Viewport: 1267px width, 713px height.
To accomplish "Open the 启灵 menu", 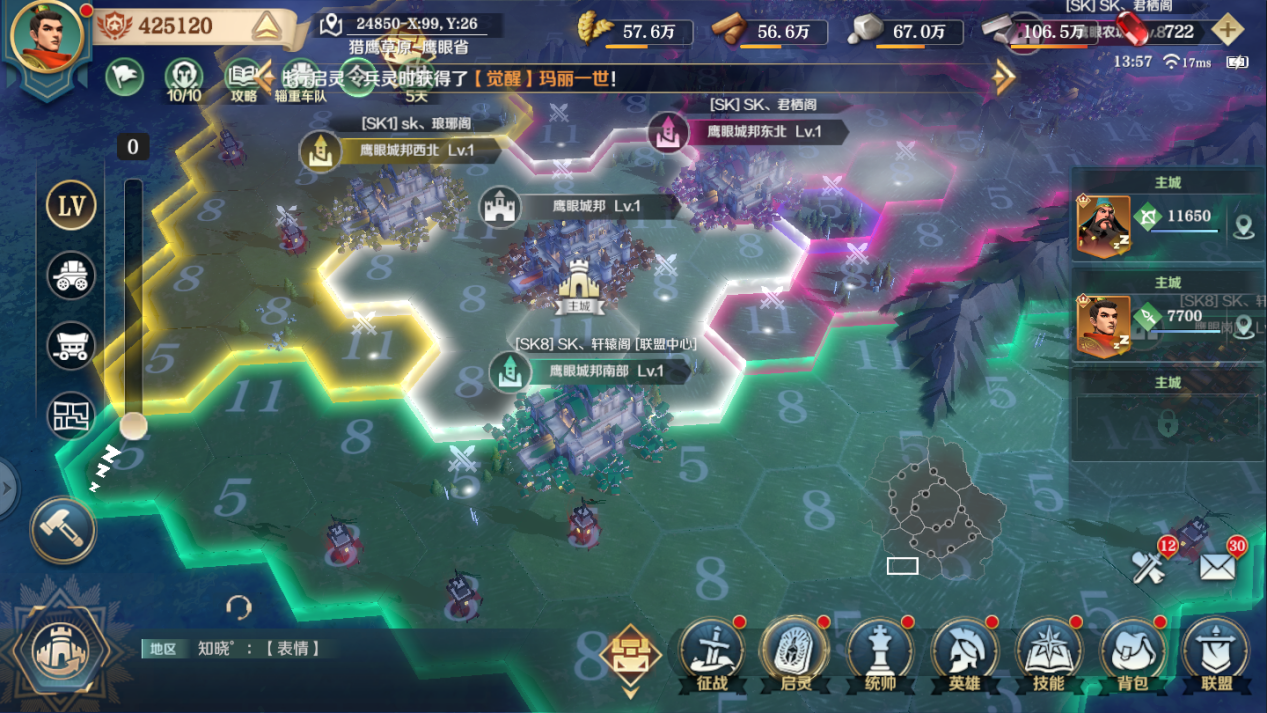I will coord(795,655).
